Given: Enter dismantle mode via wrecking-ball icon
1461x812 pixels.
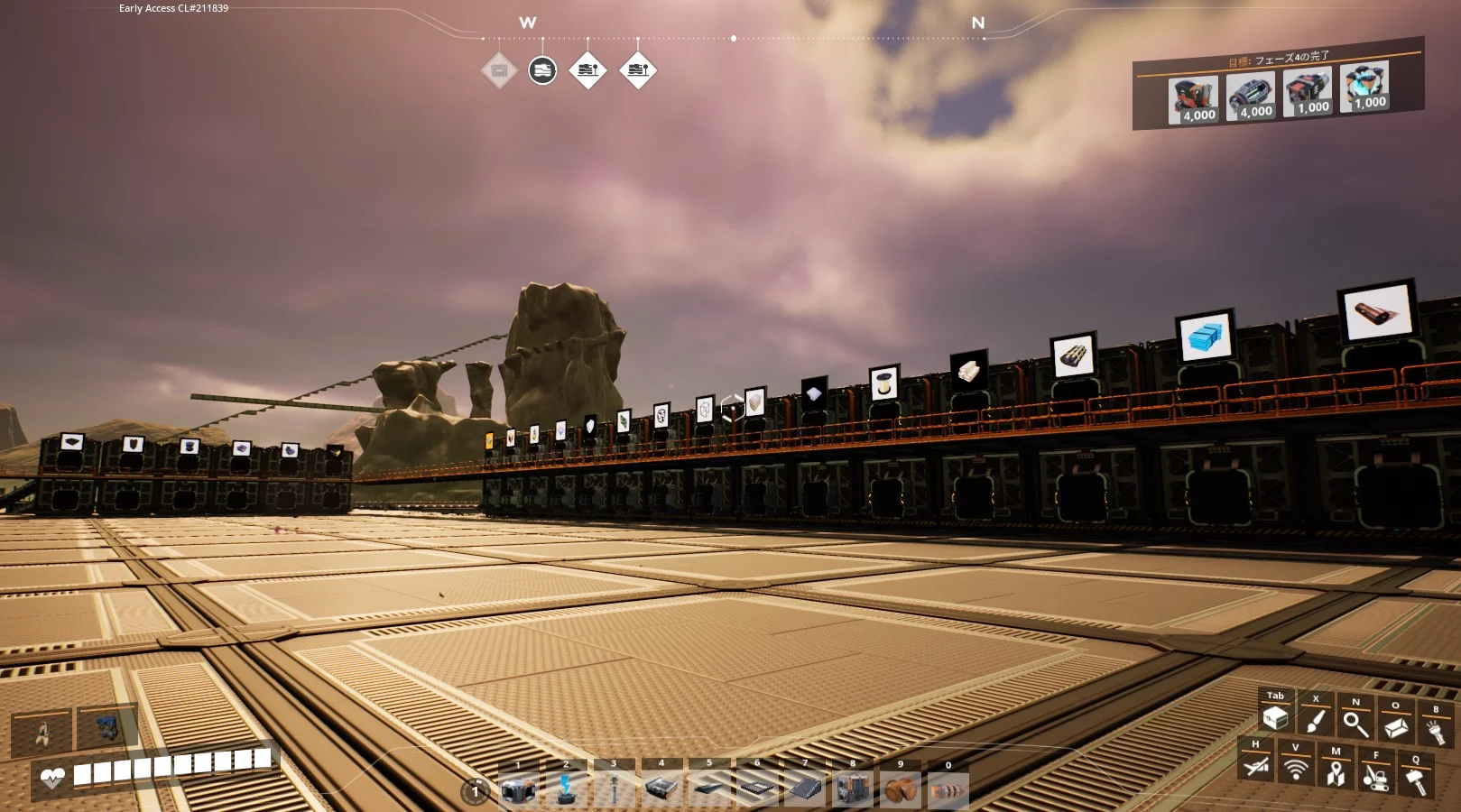Looking at the screenshot, I should [x=1375, y=776].
